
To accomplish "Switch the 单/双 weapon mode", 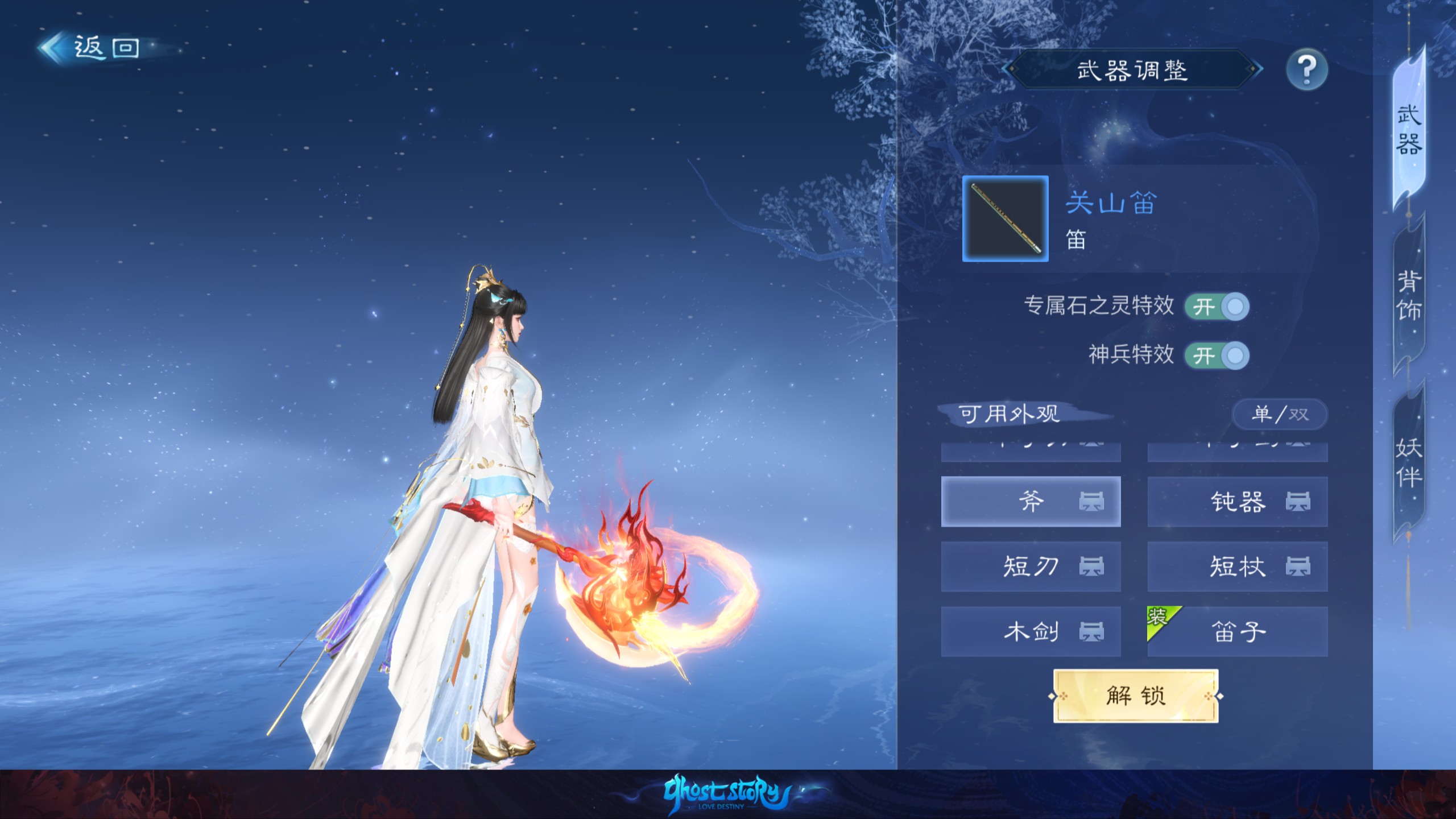I will (1280, 414).
